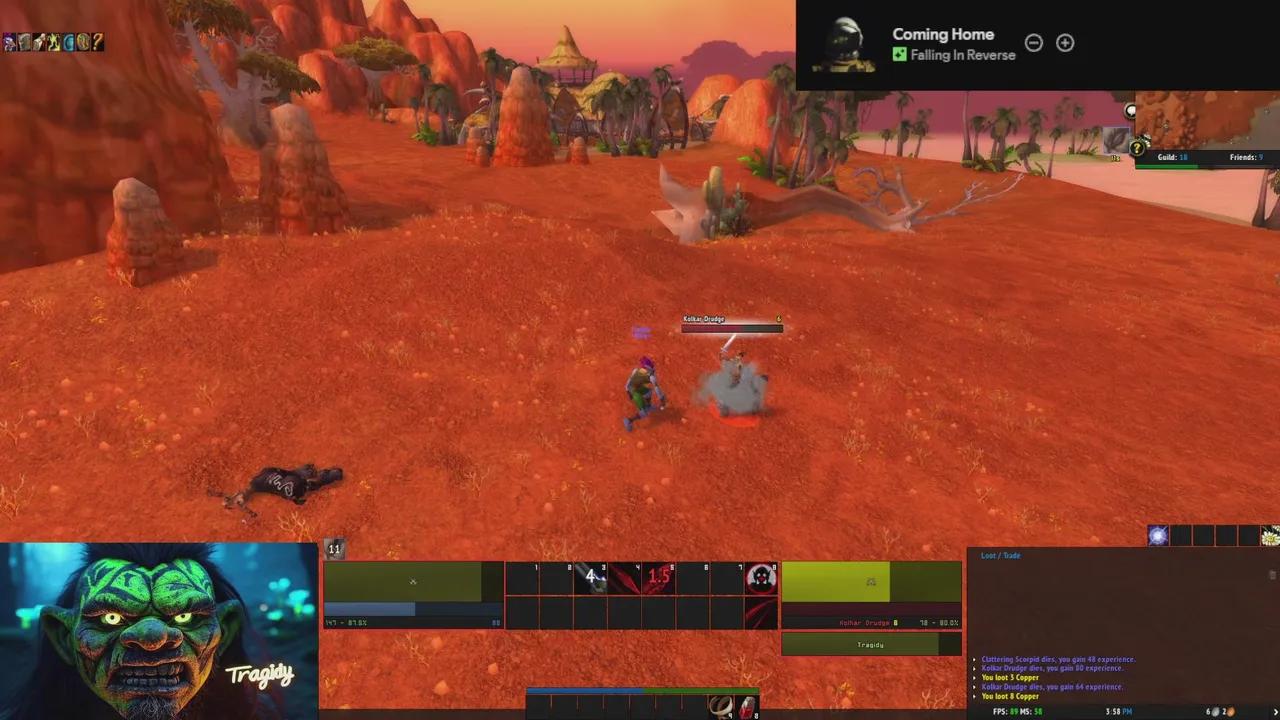The width and height of the screenshot is (1280, 720).
Task: Open the chat bubble icon beside the minimap
Action: pos(1131,111)
